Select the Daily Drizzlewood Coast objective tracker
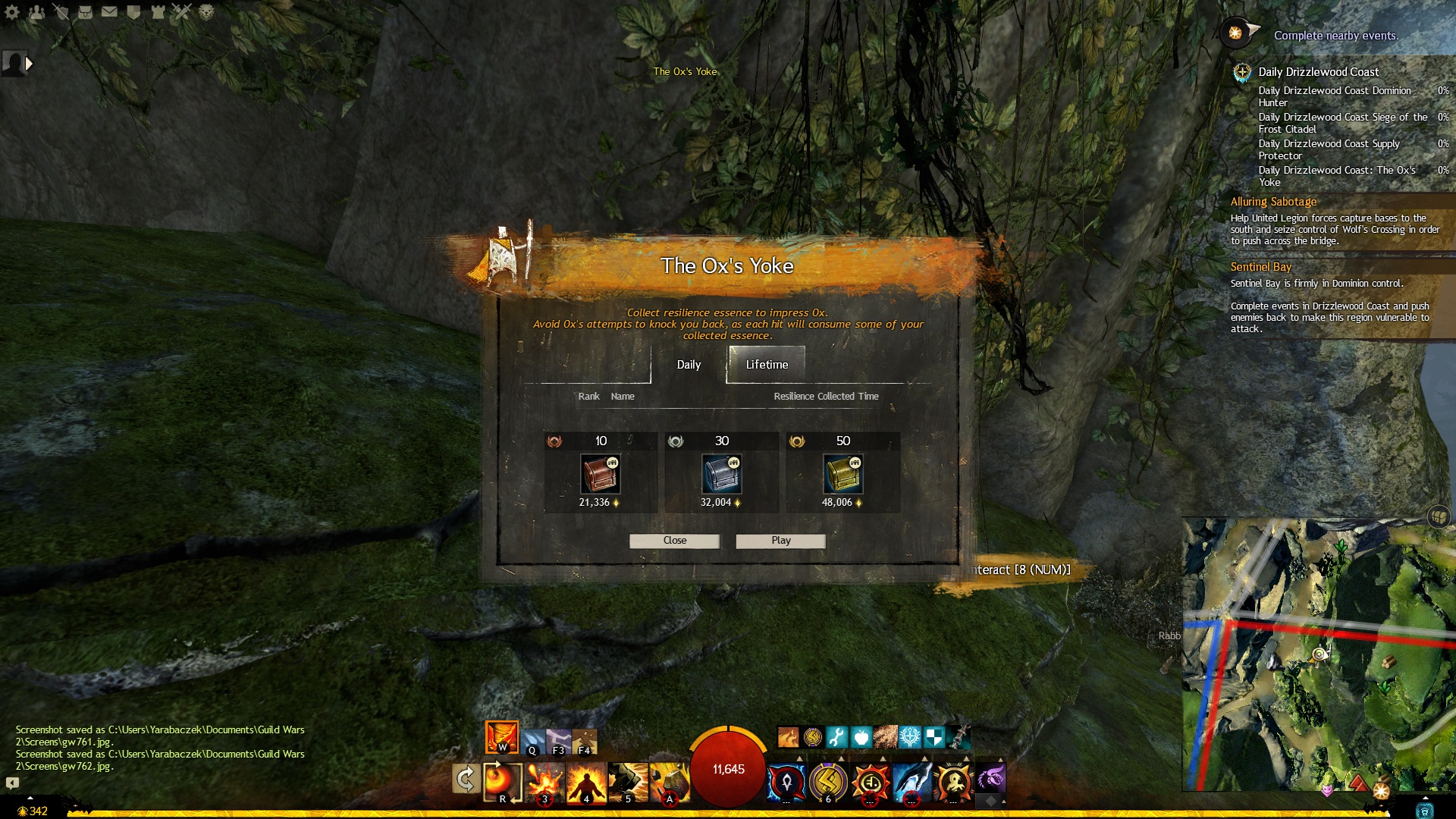Viewport: 1456px width, 819px height. (1318, 72)
